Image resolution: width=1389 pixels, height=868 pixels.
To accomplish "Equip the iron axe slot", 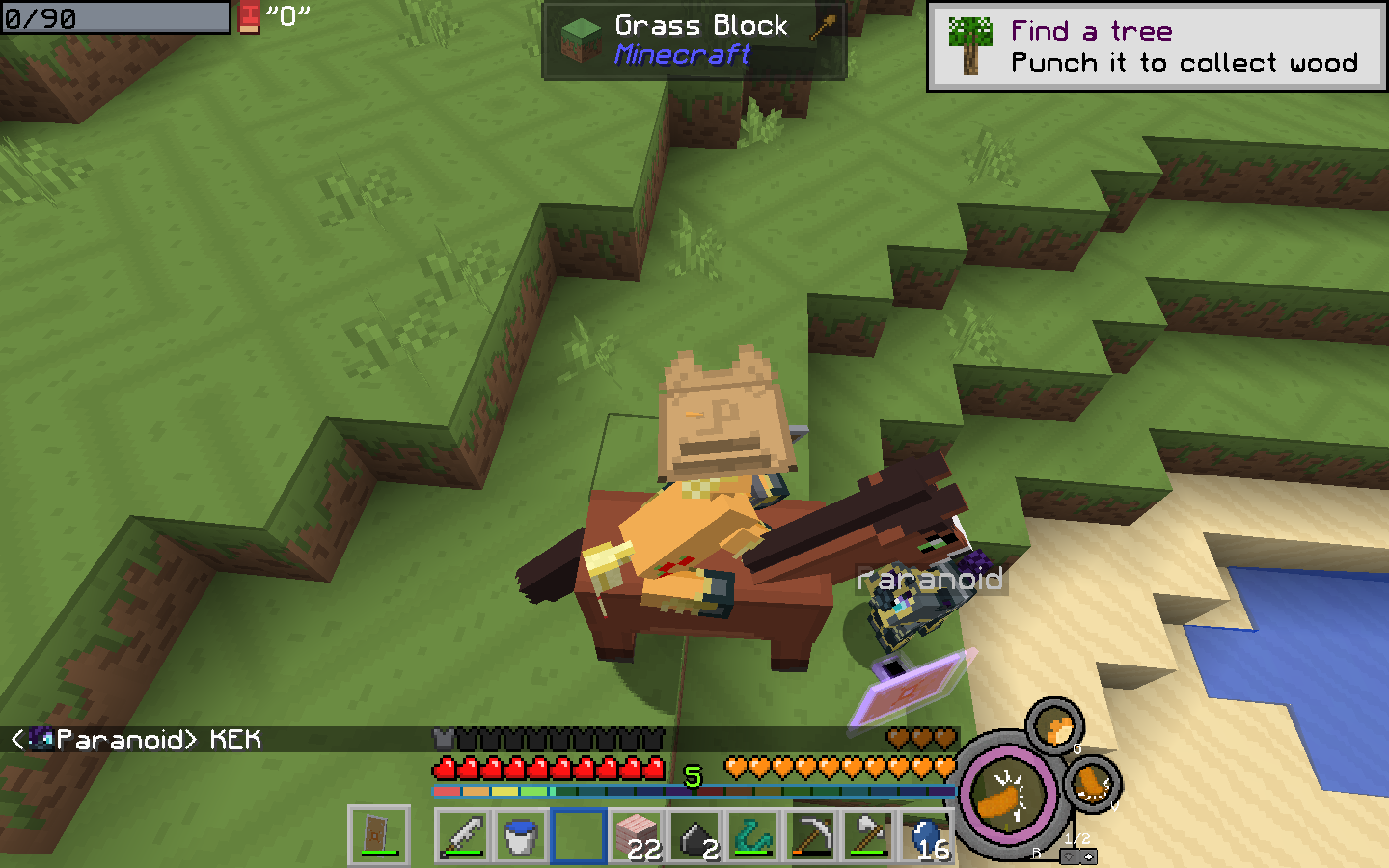I will 868,835.
